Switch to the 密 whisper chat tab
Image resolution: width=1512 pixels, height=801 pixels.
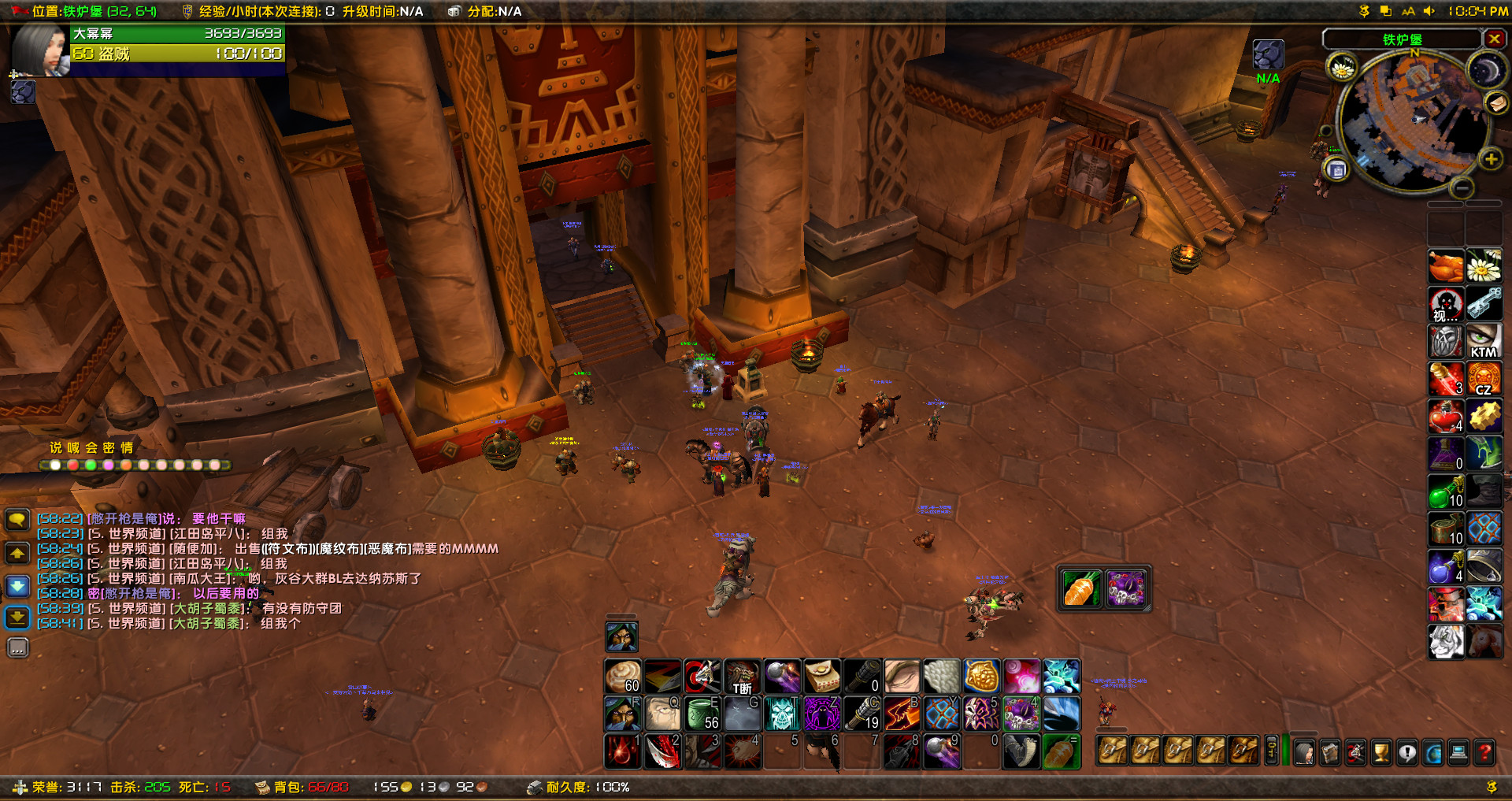(109, 448)
